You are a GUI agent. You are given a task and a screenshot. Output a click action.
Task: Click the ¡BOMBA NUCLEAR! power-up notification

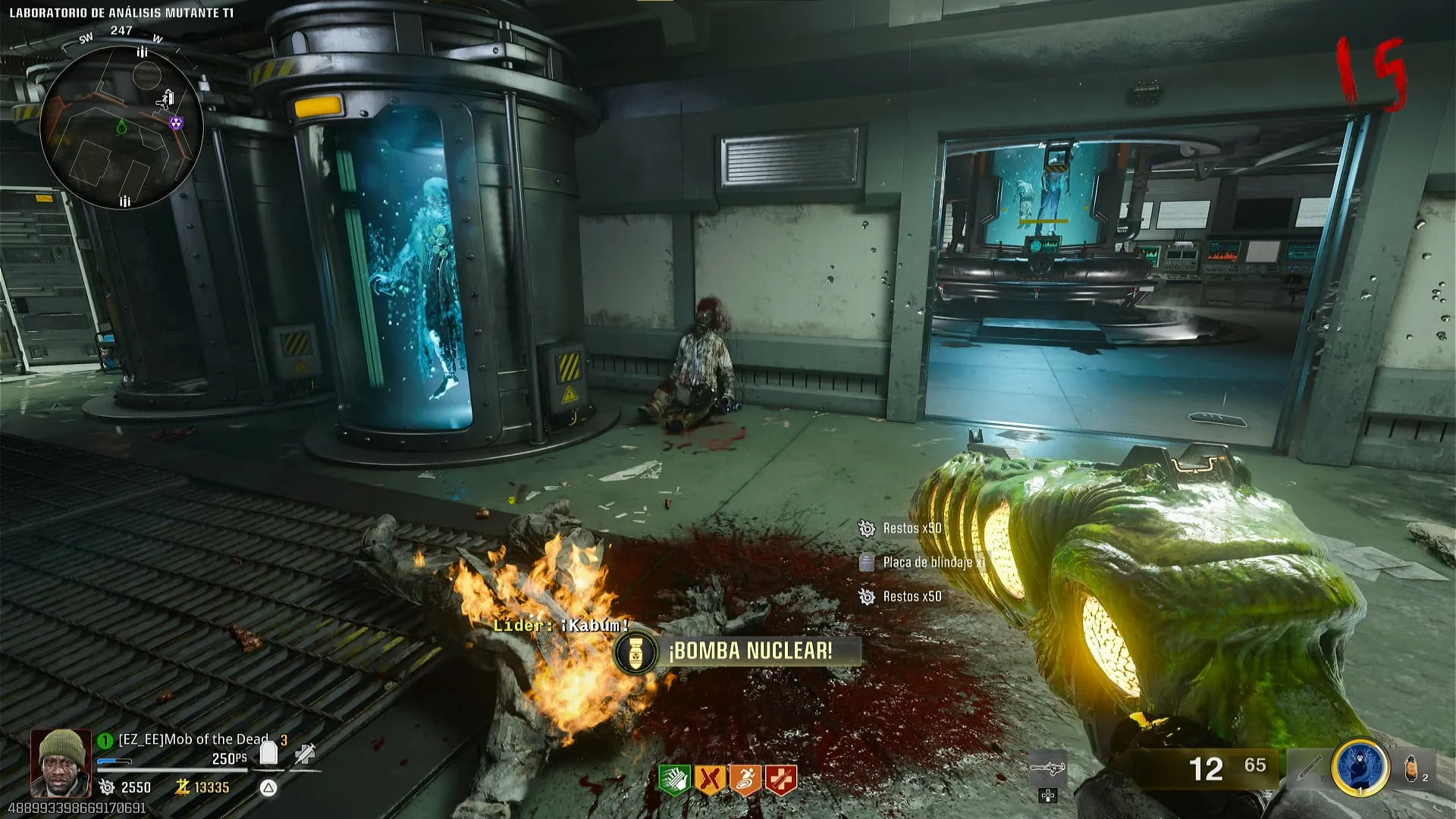point(737,651)
